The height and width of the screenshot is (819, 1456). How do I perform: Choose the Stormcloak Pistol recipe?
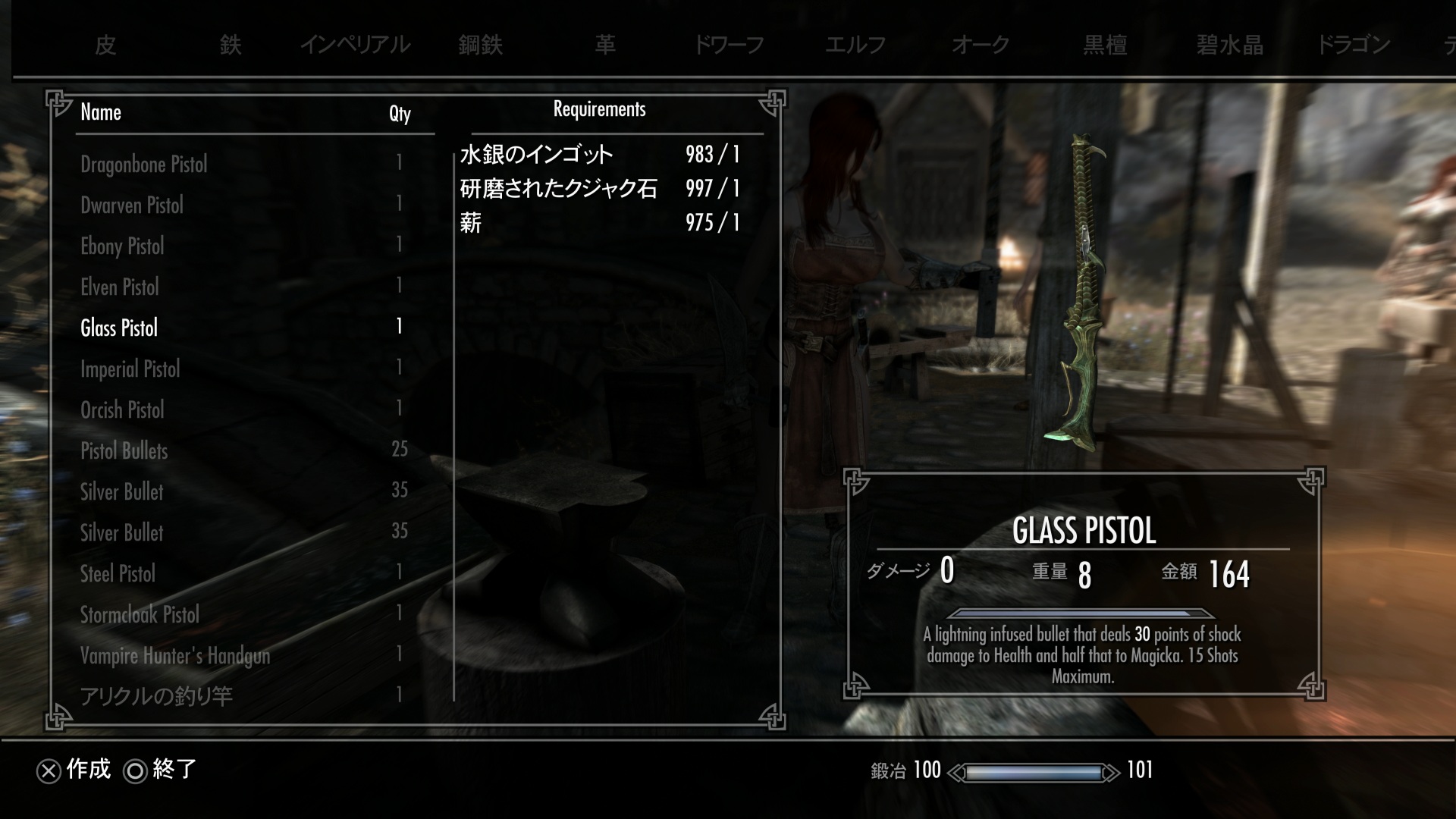[x=140, y=615]
